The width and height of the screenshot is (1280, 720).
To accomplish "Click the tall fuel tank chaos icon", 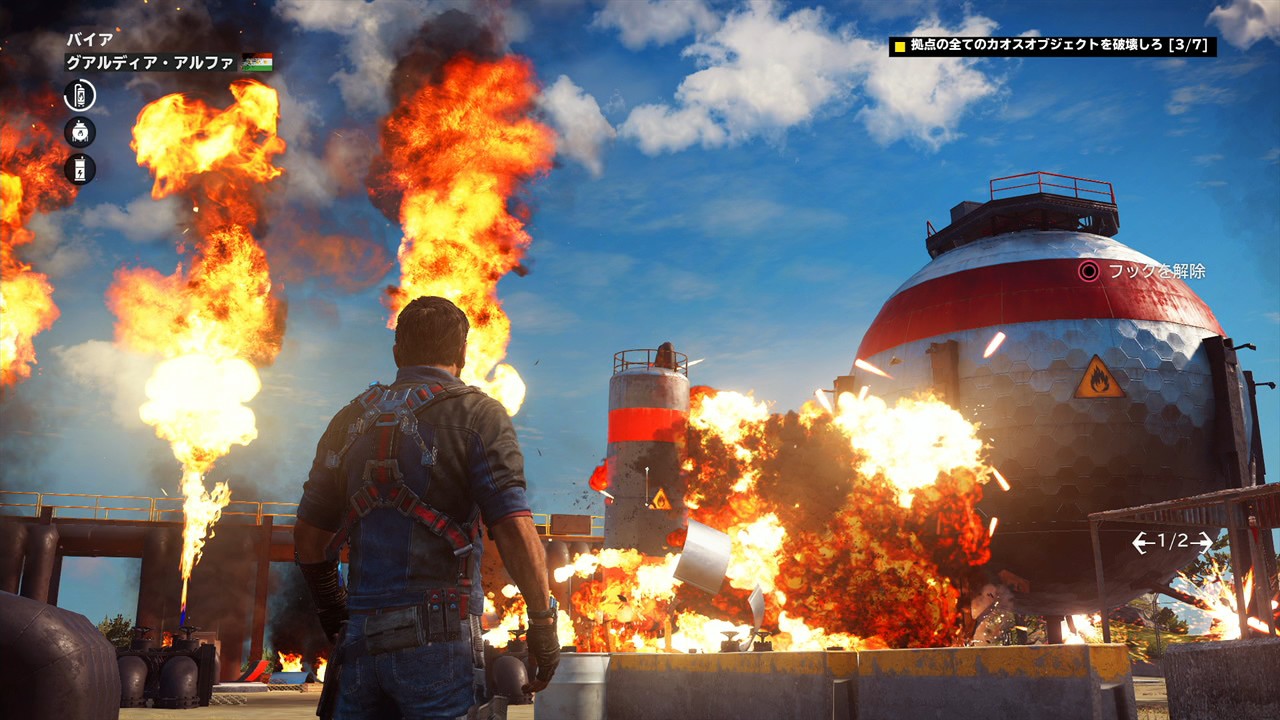I will click(80, 96).
